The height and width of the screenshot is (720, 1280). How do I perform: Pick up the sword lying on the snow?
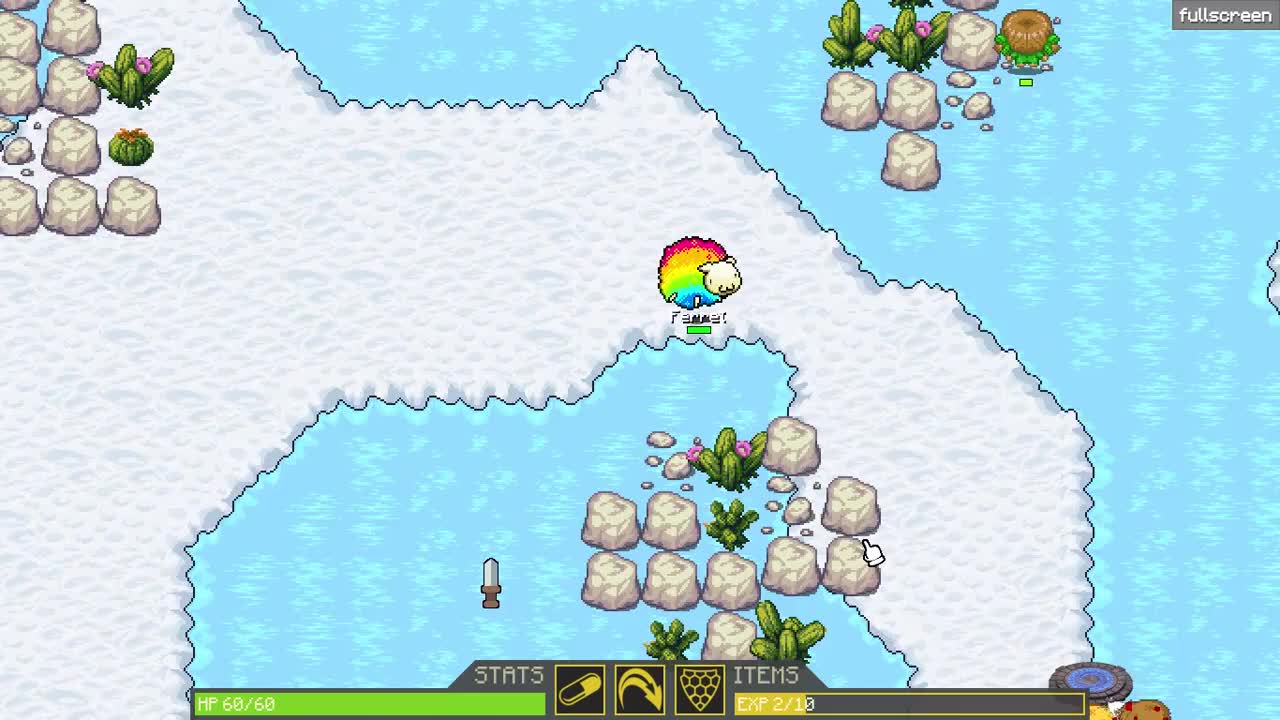(489, 582)
